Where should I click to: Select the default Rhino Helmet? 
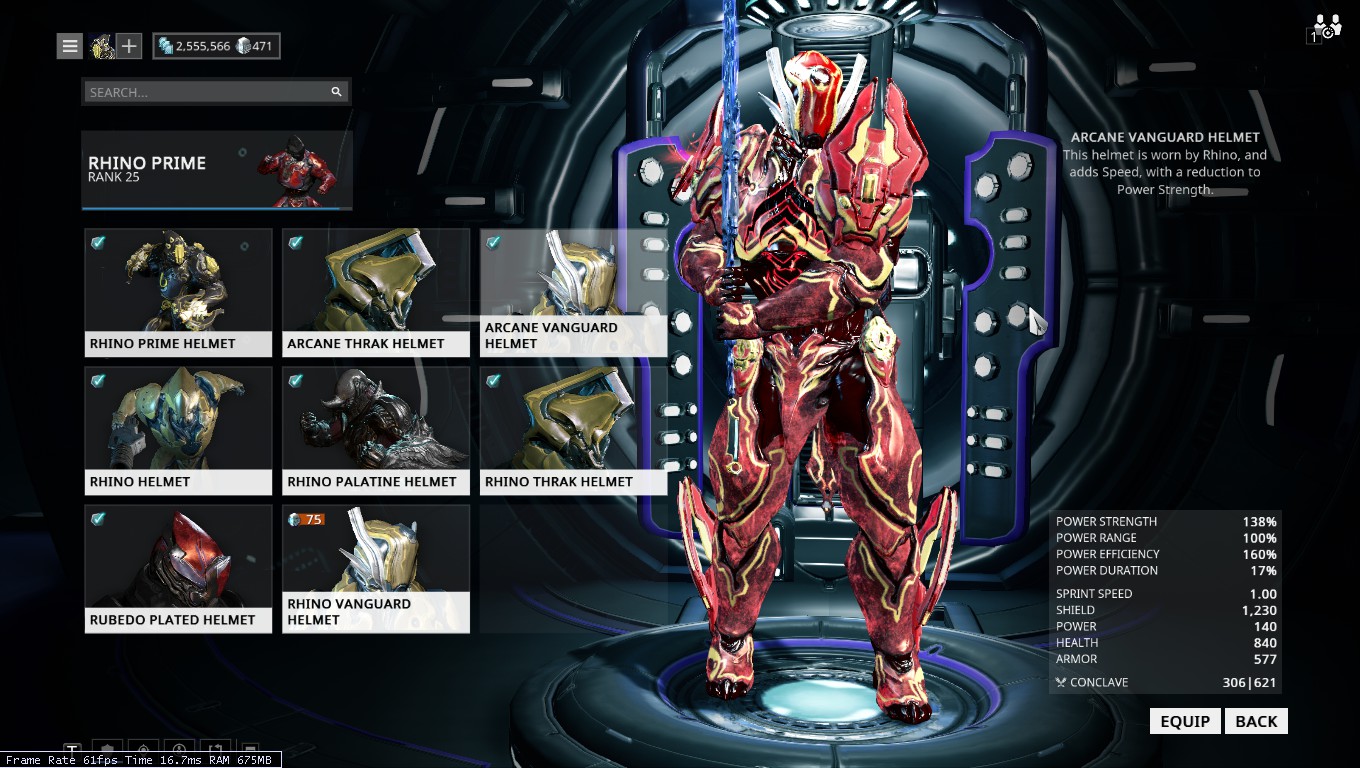point(178,430)
